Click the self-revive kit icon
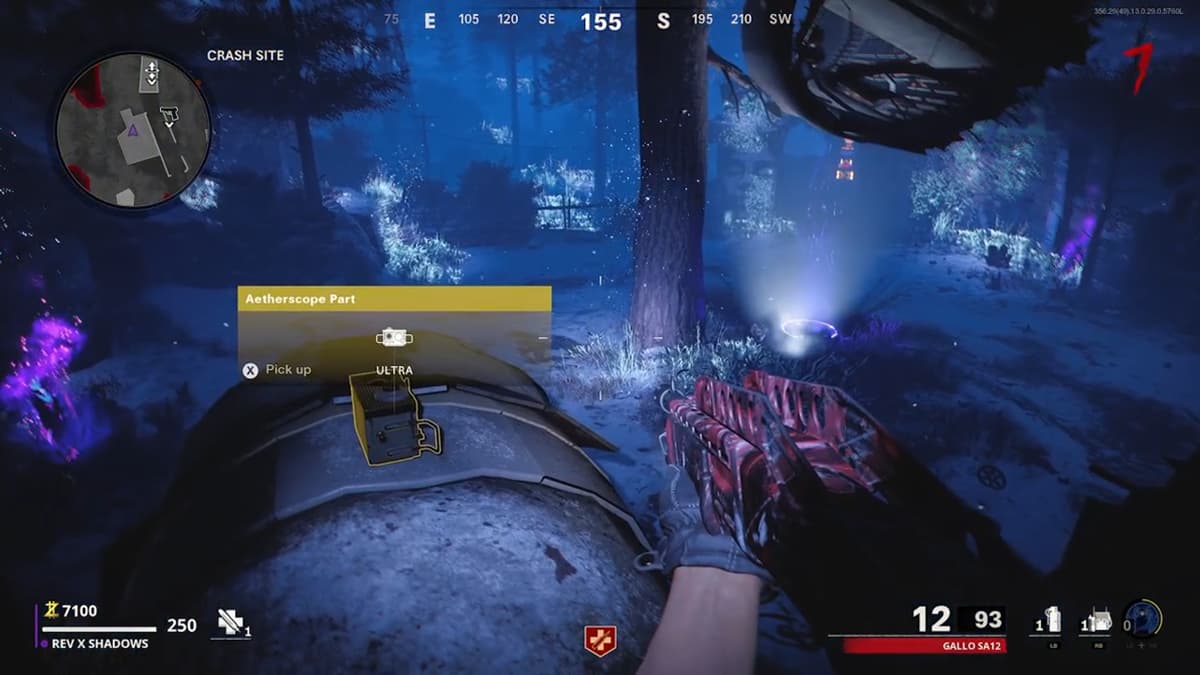Viewport: 1200px width, 675px height. pyautogui.click(x=232, y=624)
